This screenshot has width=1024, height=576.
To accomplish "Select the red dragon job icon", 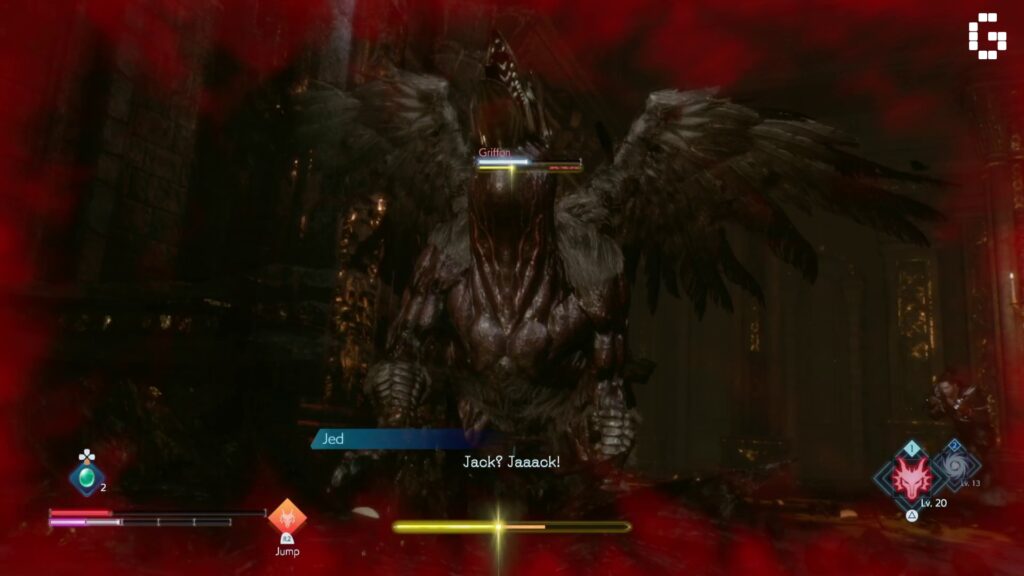I will click(x=911, y=476).
